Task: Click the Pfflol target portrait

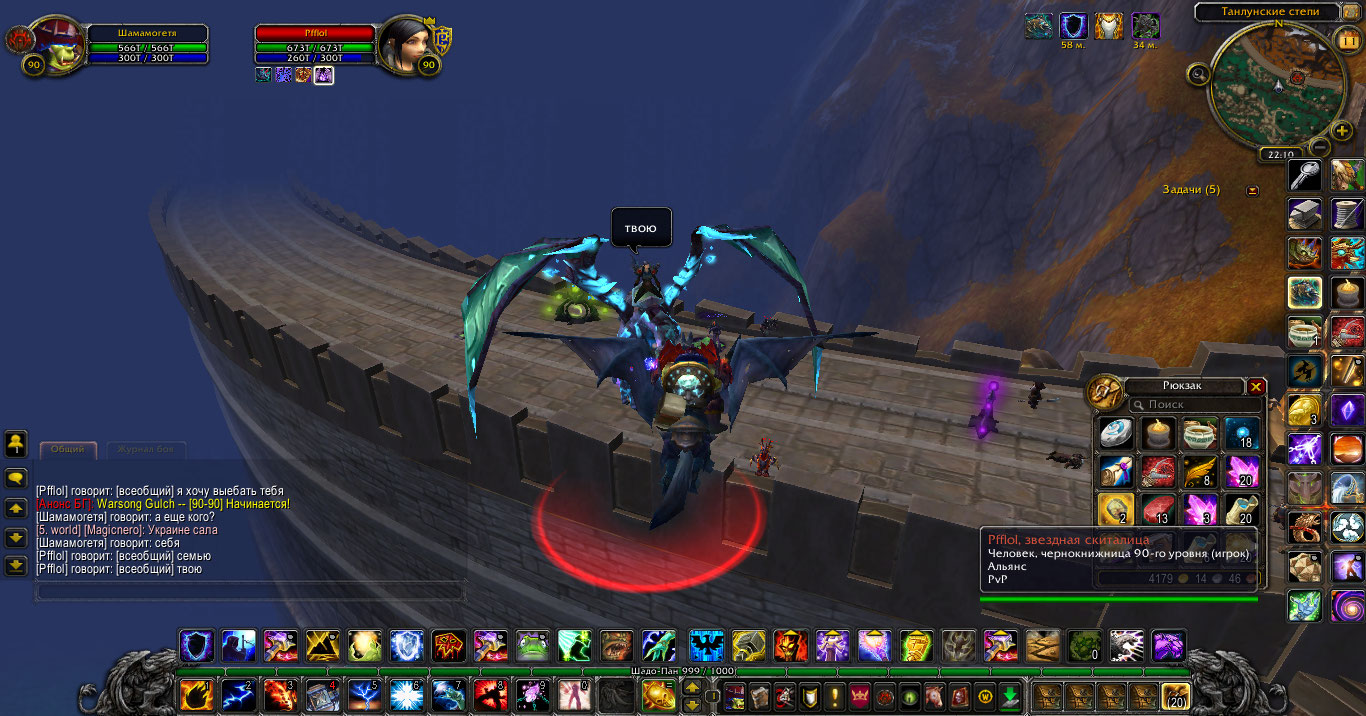Action: [x=404, y=45]
